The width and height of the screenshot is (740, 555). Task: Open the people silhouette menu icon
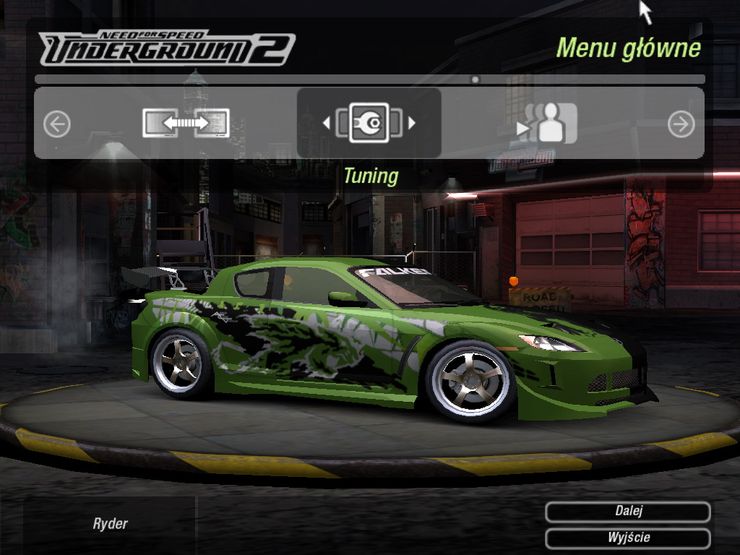548,124
